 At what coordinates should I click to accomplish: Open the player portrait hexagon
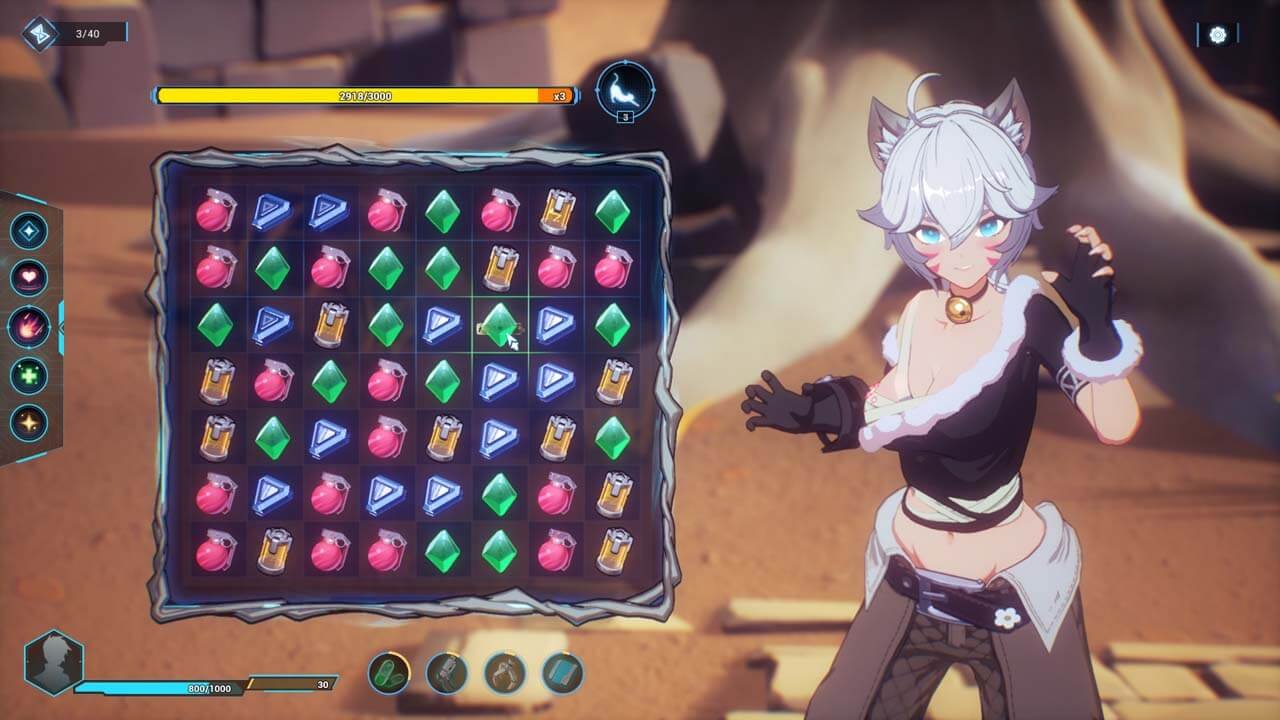(53, 662)
